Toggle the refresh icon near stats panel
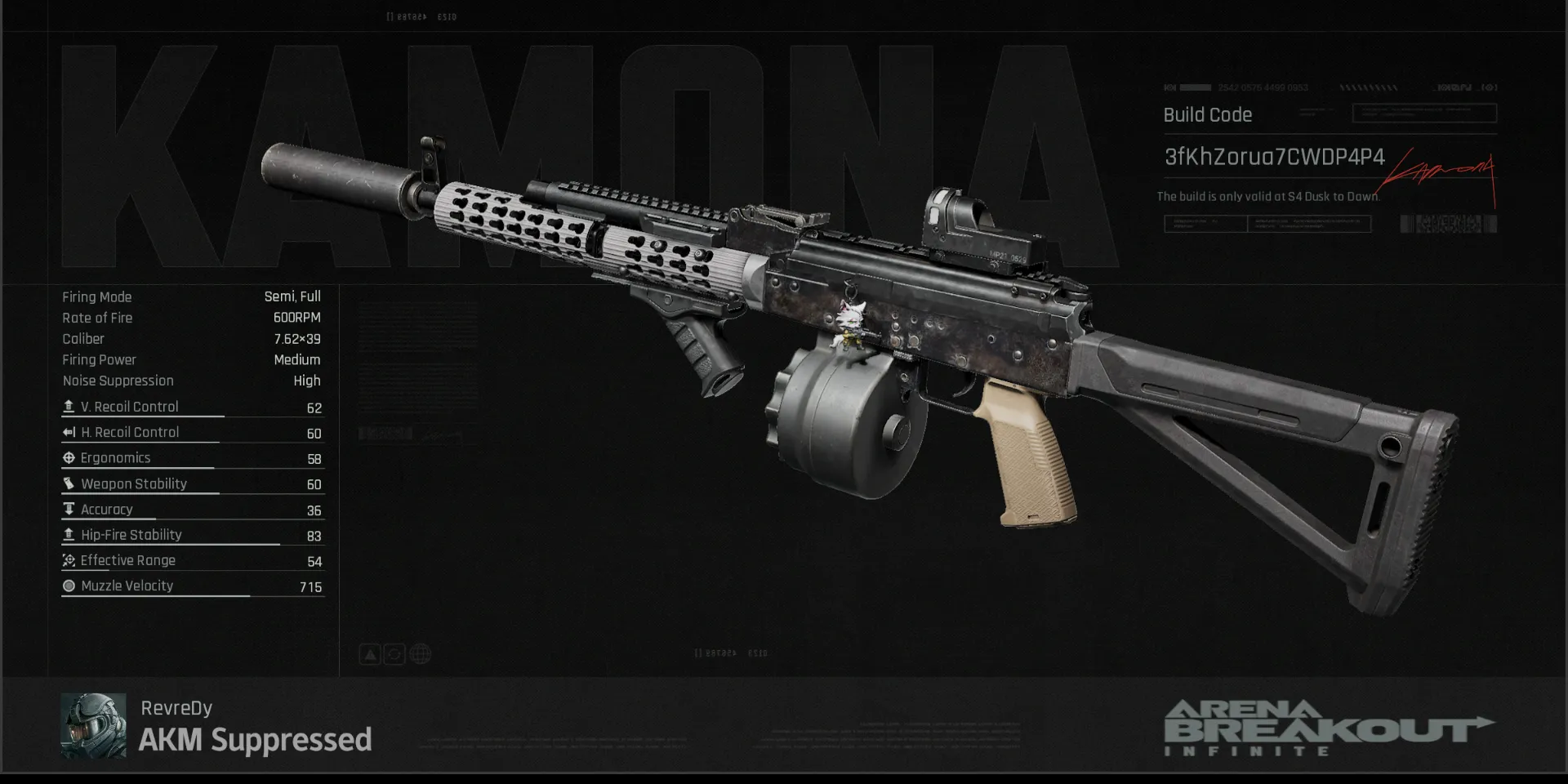1568x784 pixels. pyautogui.click(x=394, y=653)
